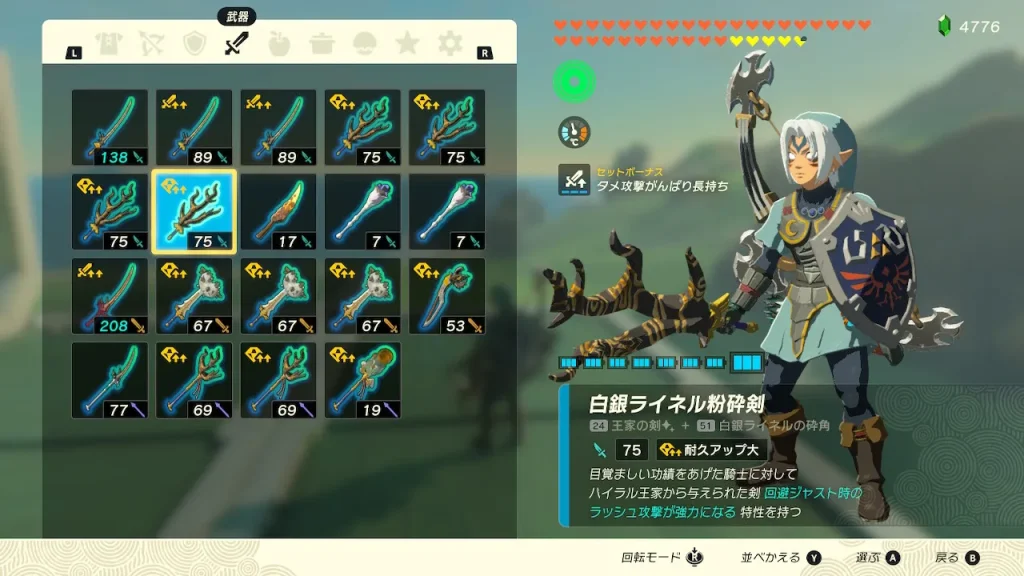Click the set bonus charge attack icon
This screenshot has height=576, width=1024.
(574, 179)
